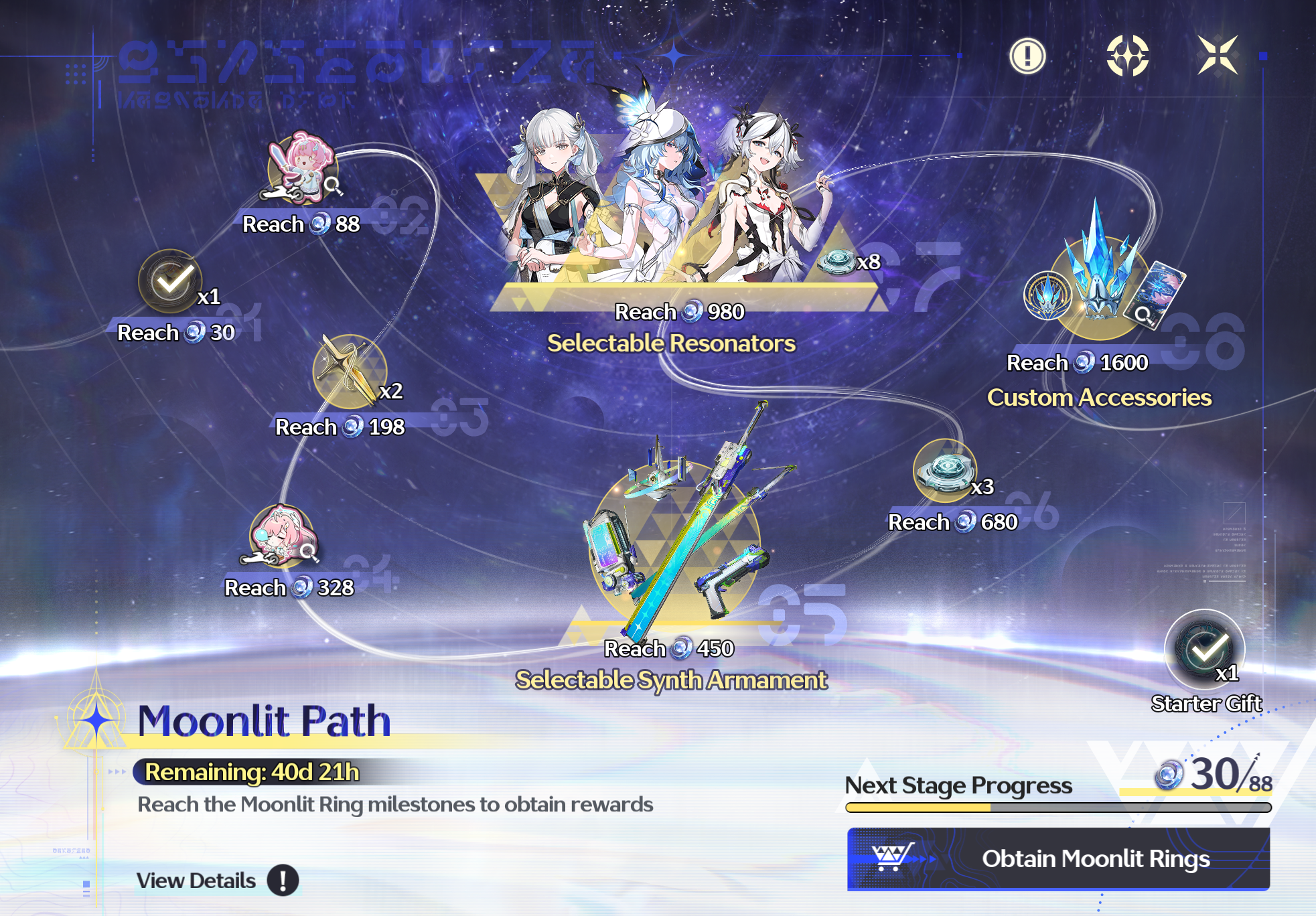Select the claimed Reach 30 reward
1316x916 pixels.
click(170, 282)
